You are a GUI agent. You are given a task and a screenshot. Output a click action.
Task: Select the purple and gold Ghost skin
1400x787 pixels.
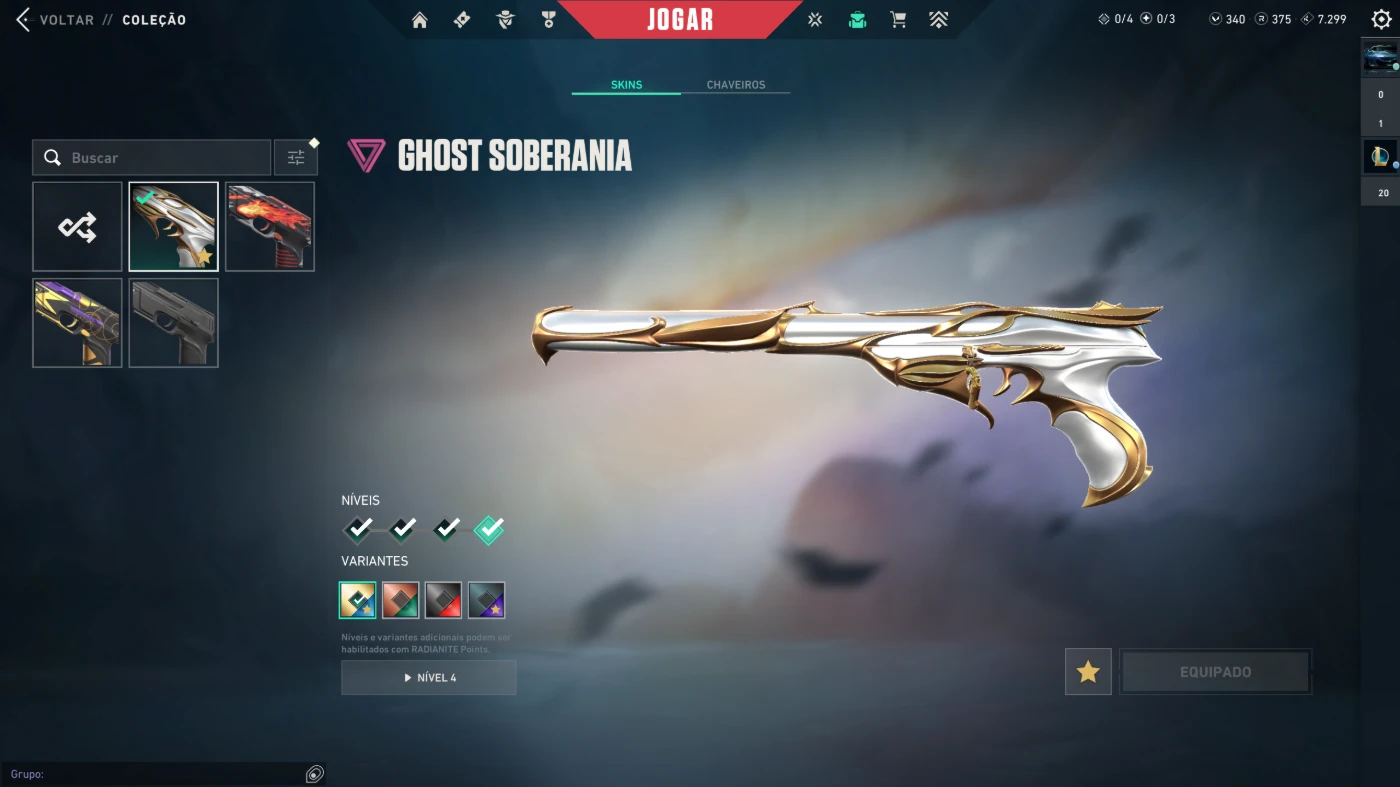pos(77,323)
